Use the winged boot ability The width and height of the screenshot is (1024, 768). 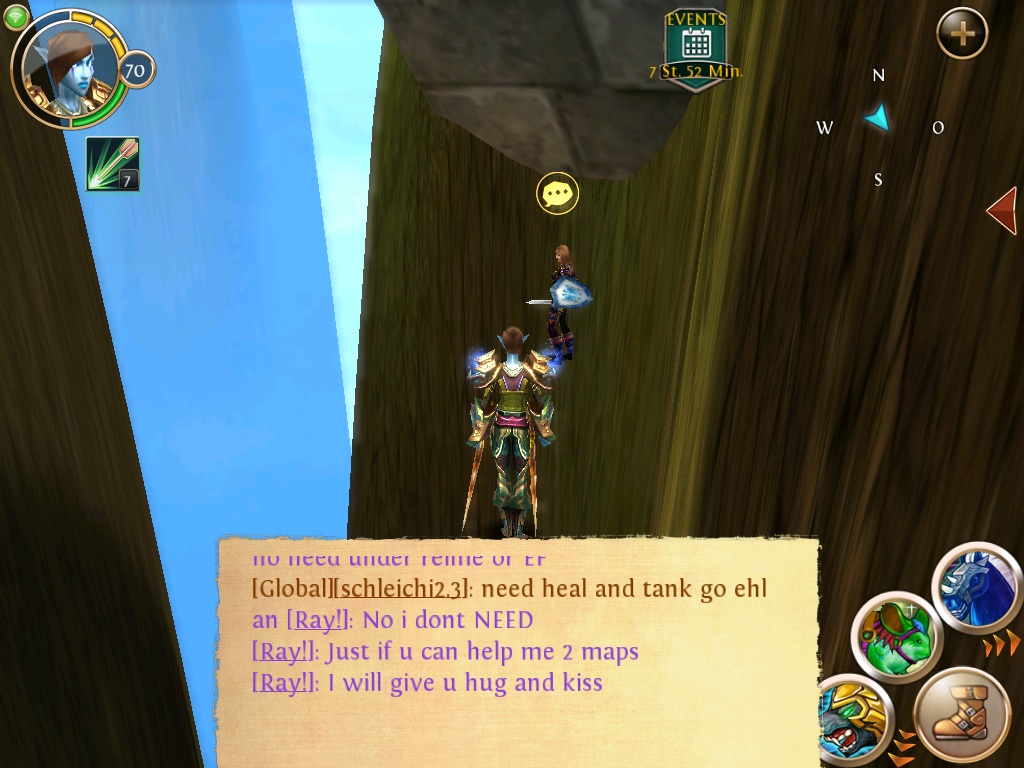961,715
